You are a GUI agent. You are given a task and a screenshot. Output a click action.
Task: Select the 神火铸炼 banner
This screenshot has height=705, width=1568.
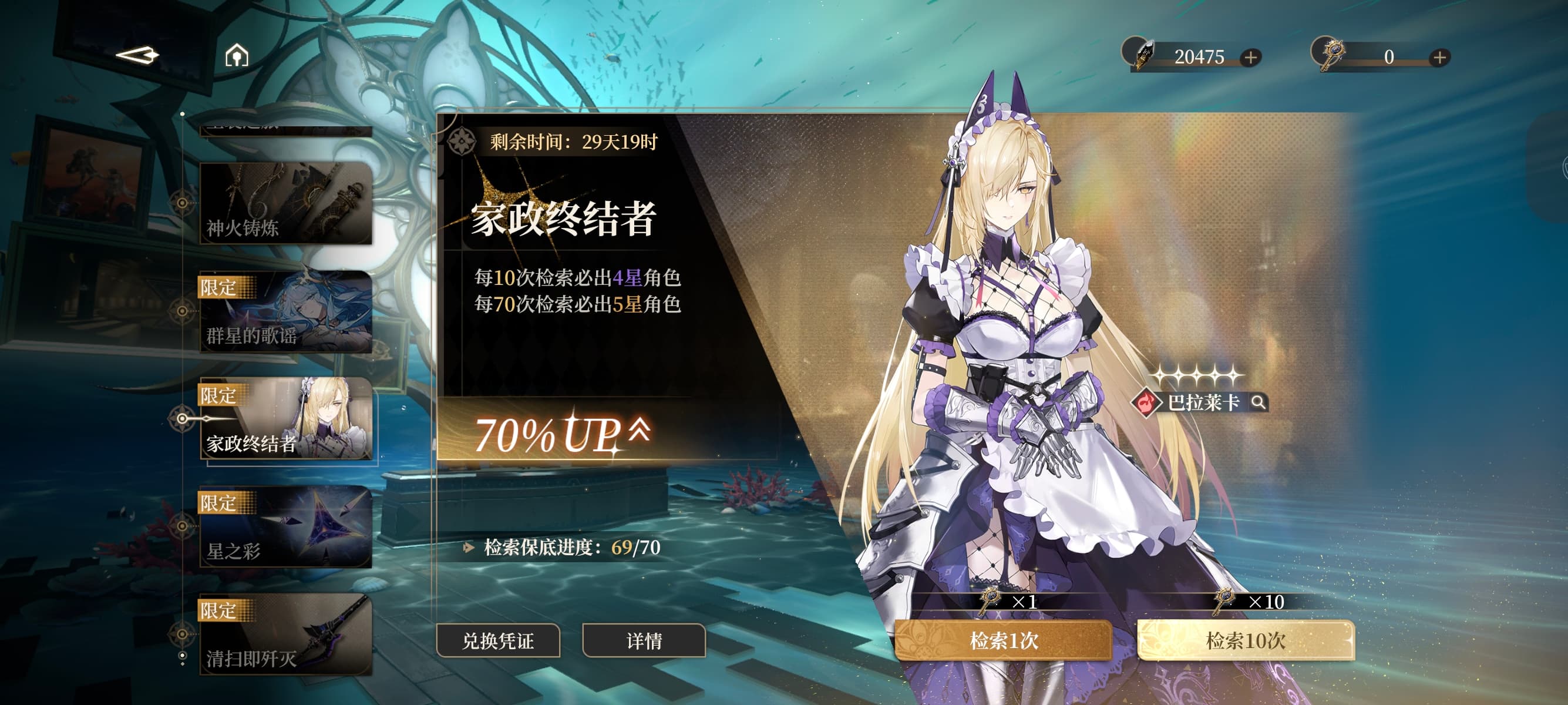[285, 203]
